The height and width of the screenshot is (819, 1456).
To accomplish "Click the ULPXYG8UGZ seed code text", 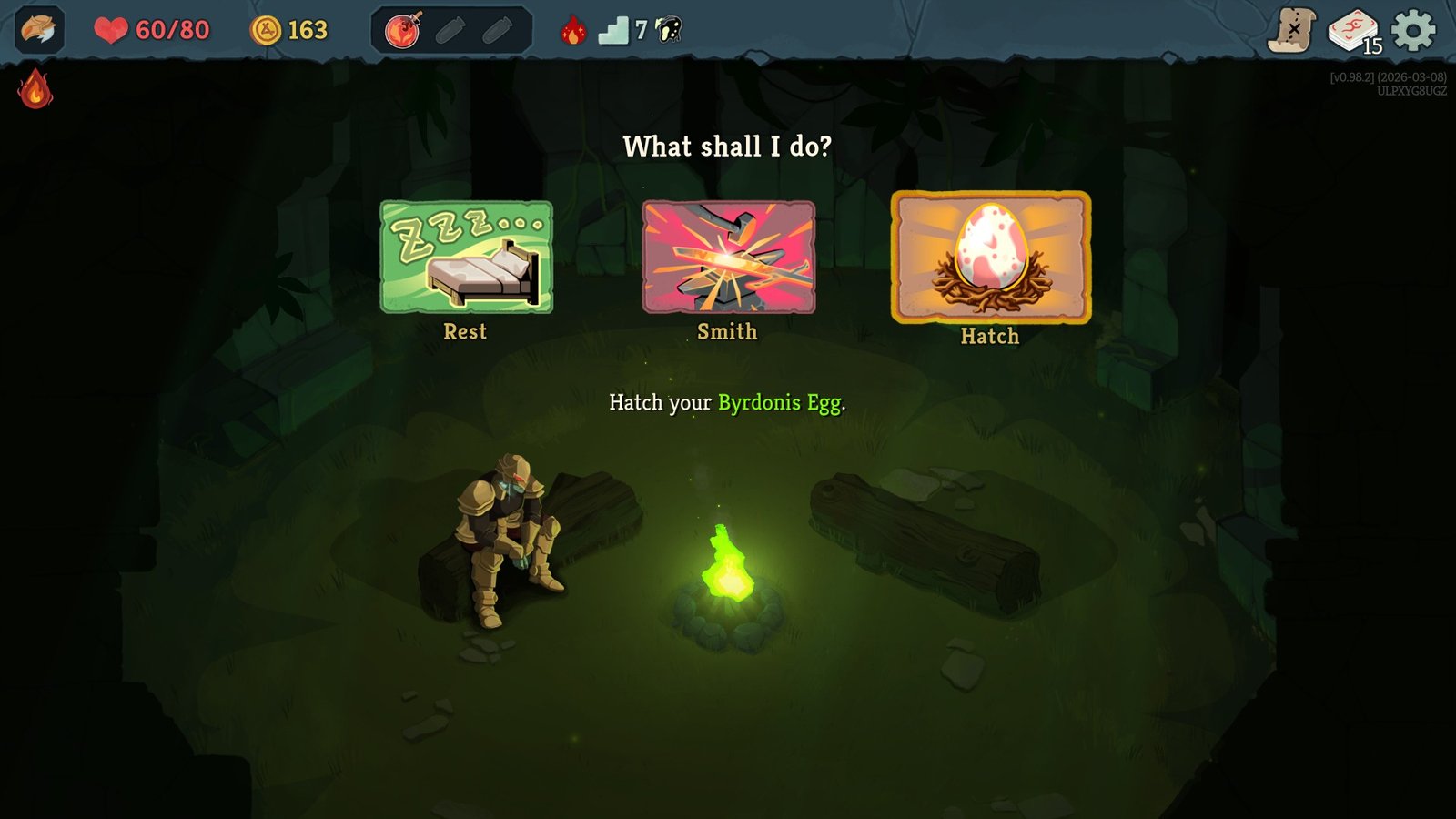I will click(1409, 92).
